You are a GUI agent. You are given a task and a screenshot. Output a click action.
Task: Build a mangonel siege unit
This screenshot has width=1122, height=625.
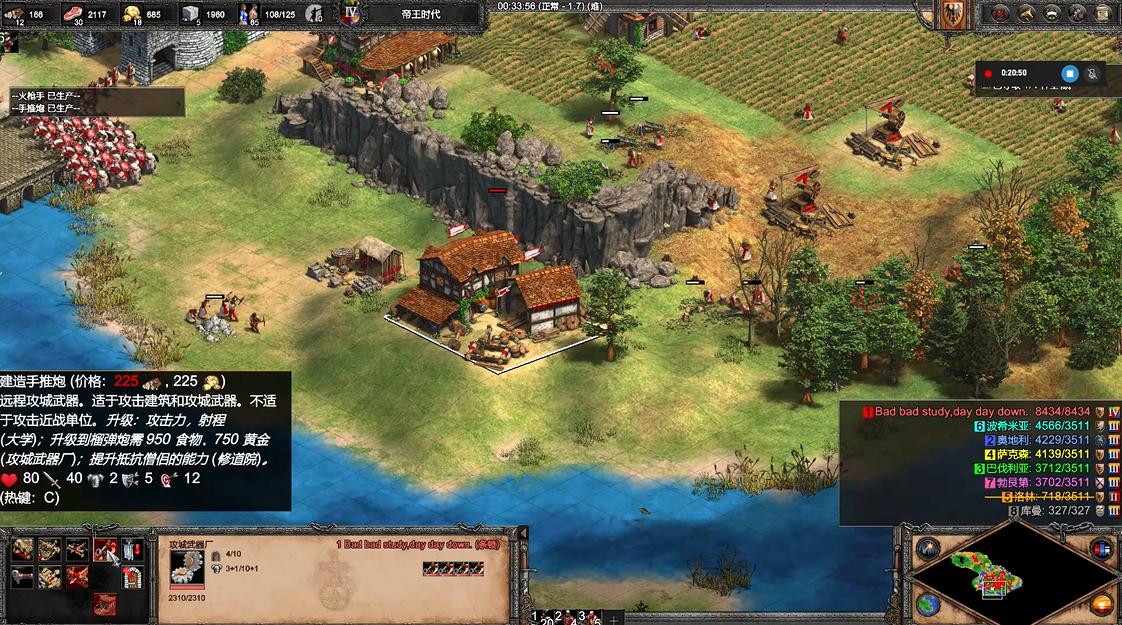coord(51,549)
